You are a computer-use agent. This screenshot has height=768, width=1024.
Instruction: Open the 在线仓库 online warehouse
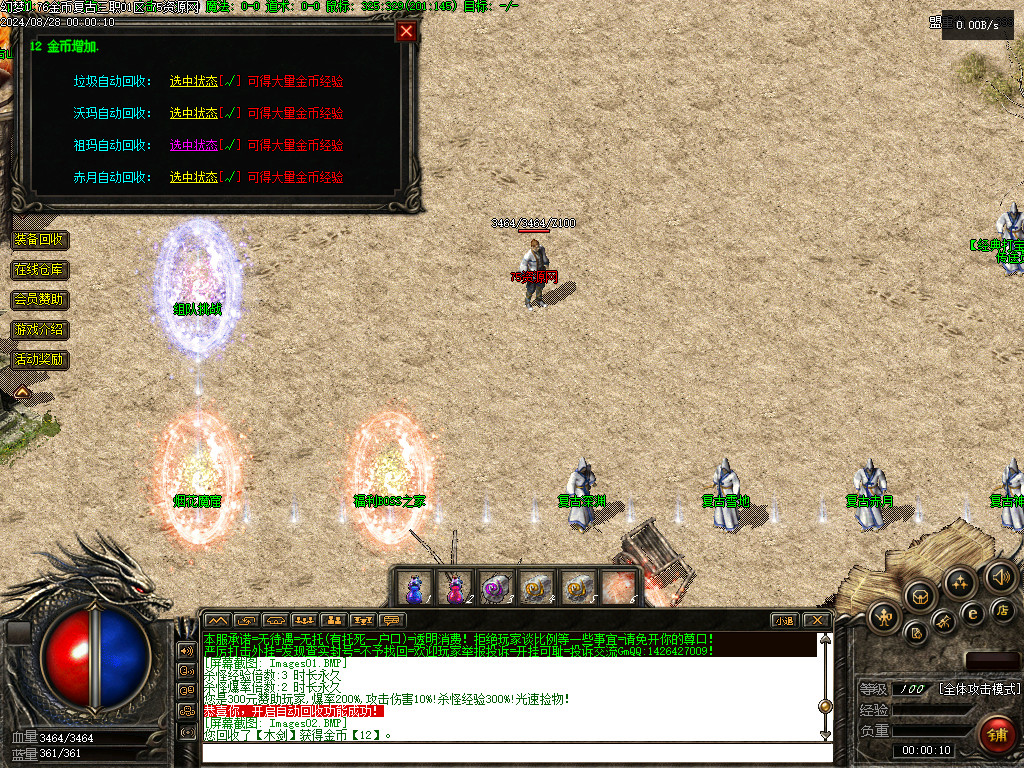click(x=40, y=270)
